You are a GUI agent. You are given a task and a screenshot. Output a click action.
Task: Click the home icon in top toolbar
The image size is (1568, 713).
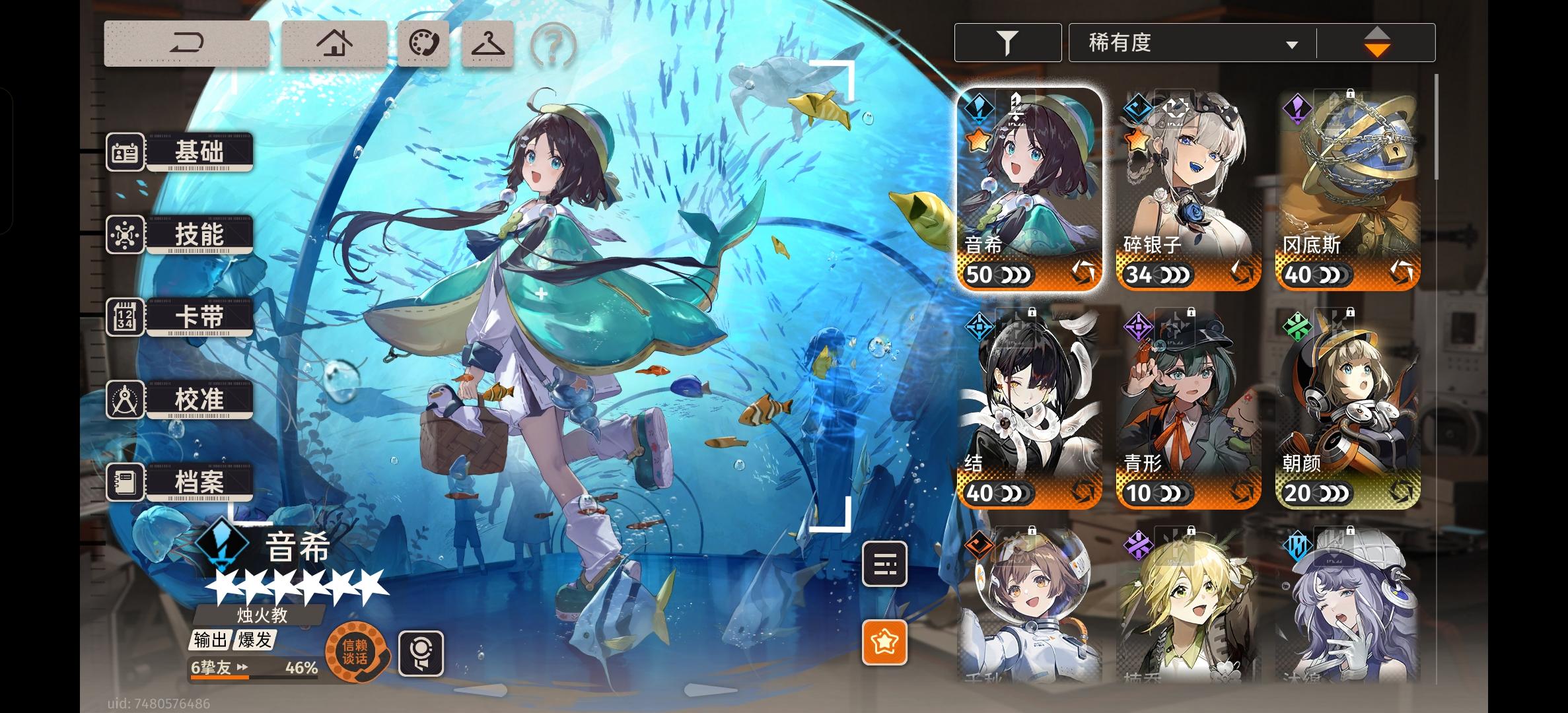[336, 44]
